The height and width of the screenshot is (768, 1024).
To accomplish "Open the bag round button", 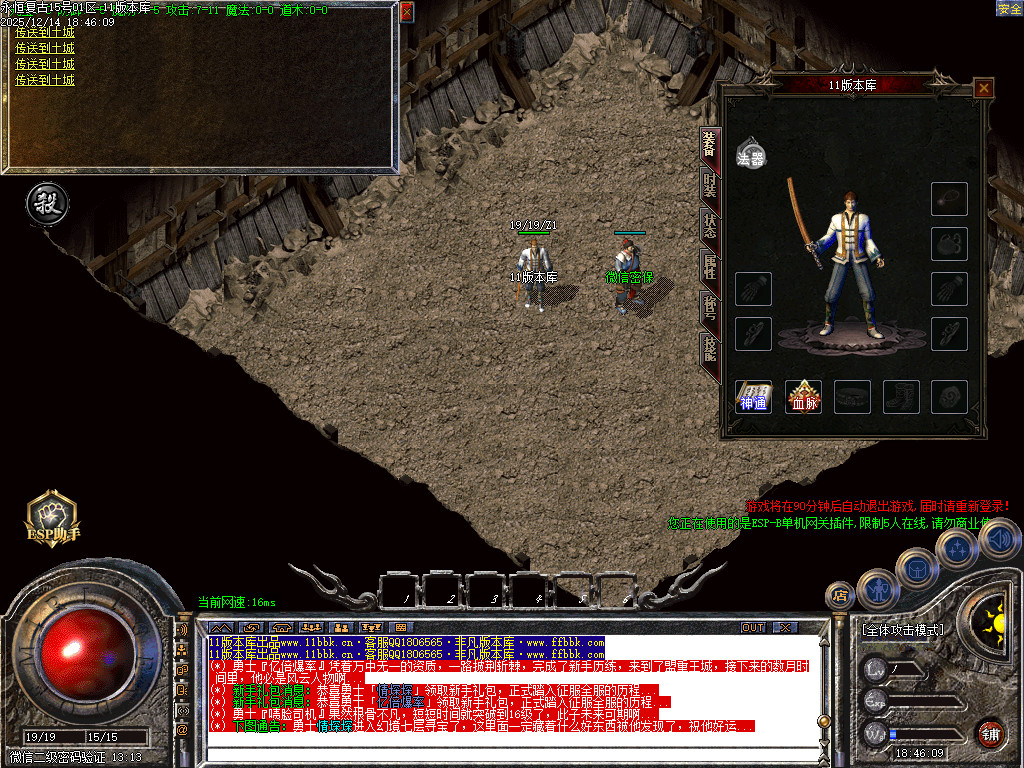I will [916, 568].
